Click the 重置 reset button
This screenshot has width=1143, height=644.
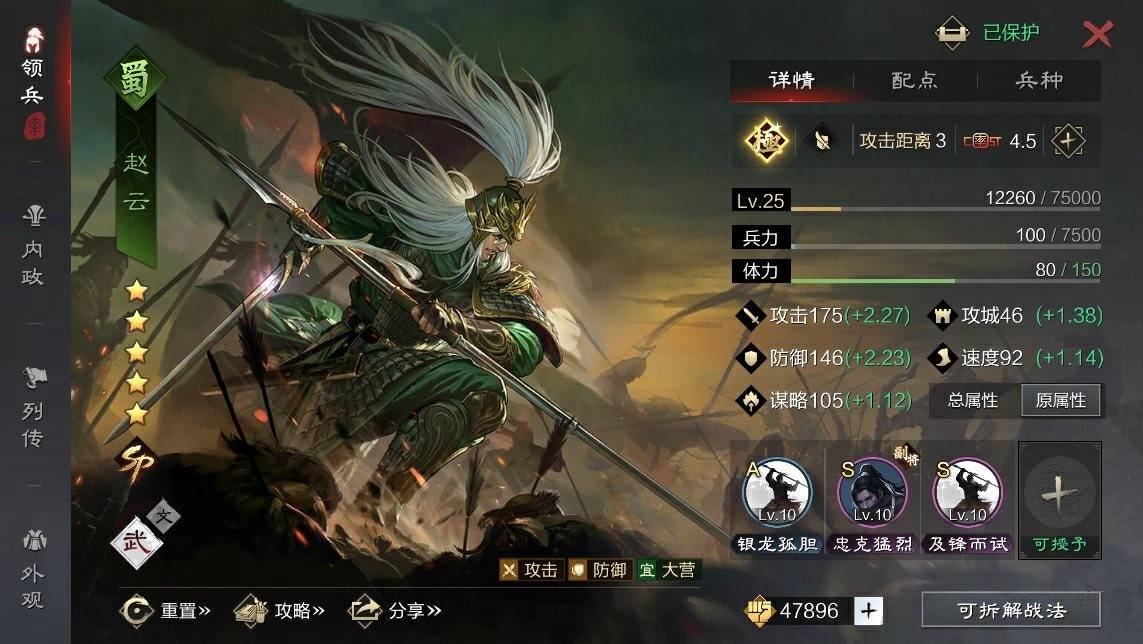165,610
